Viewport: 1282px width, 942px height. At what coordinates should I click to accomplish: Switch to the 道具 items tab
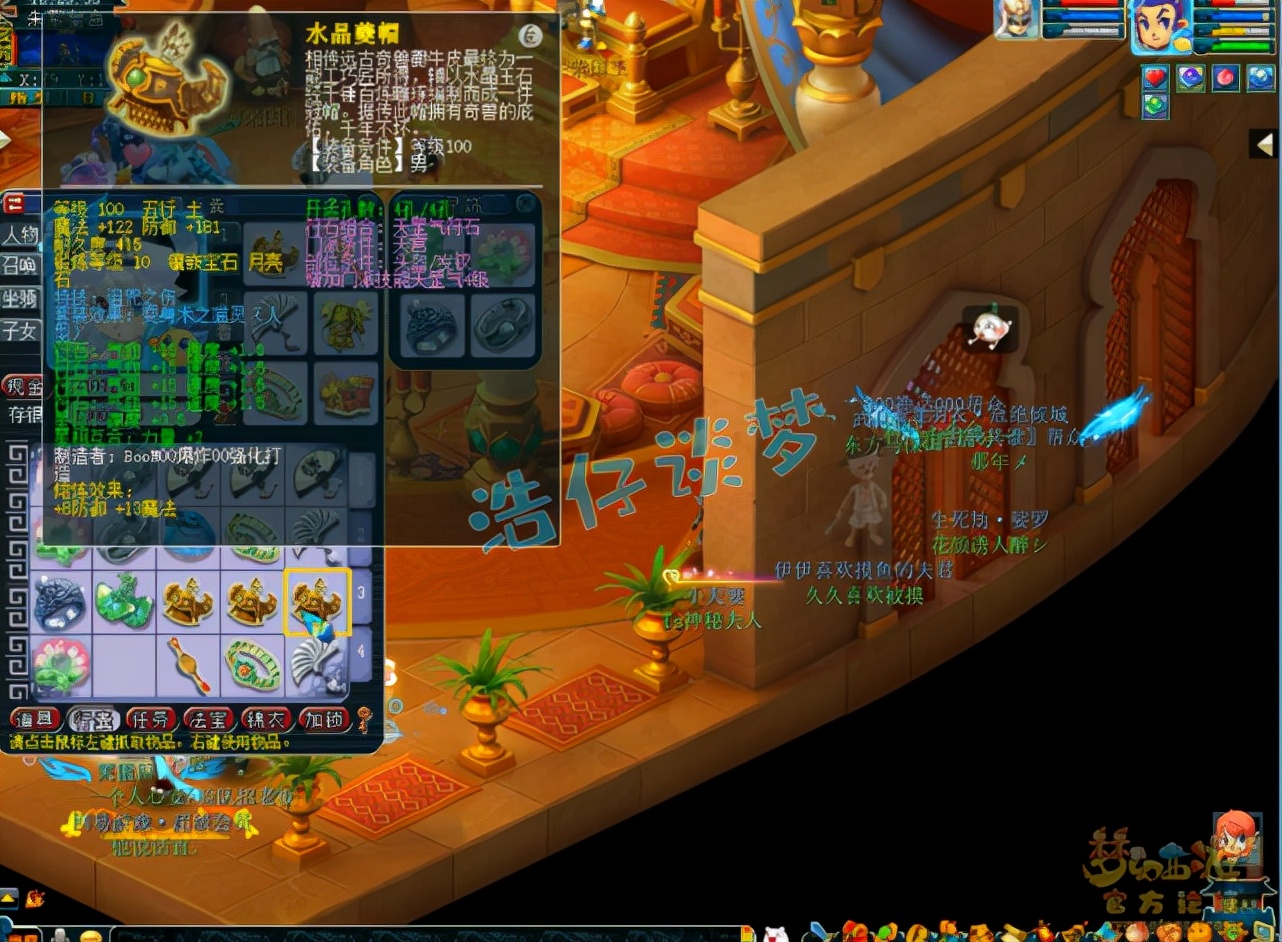point(35,719)
